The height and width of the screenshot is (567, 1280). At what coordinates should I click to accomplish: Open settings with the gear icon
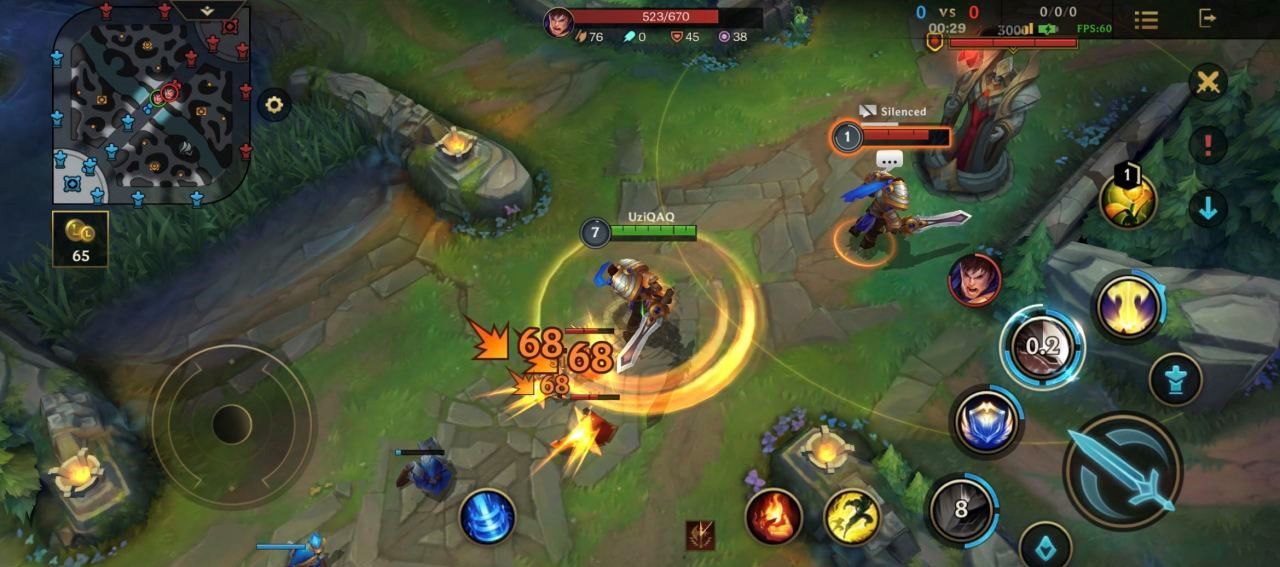(273, 104)
